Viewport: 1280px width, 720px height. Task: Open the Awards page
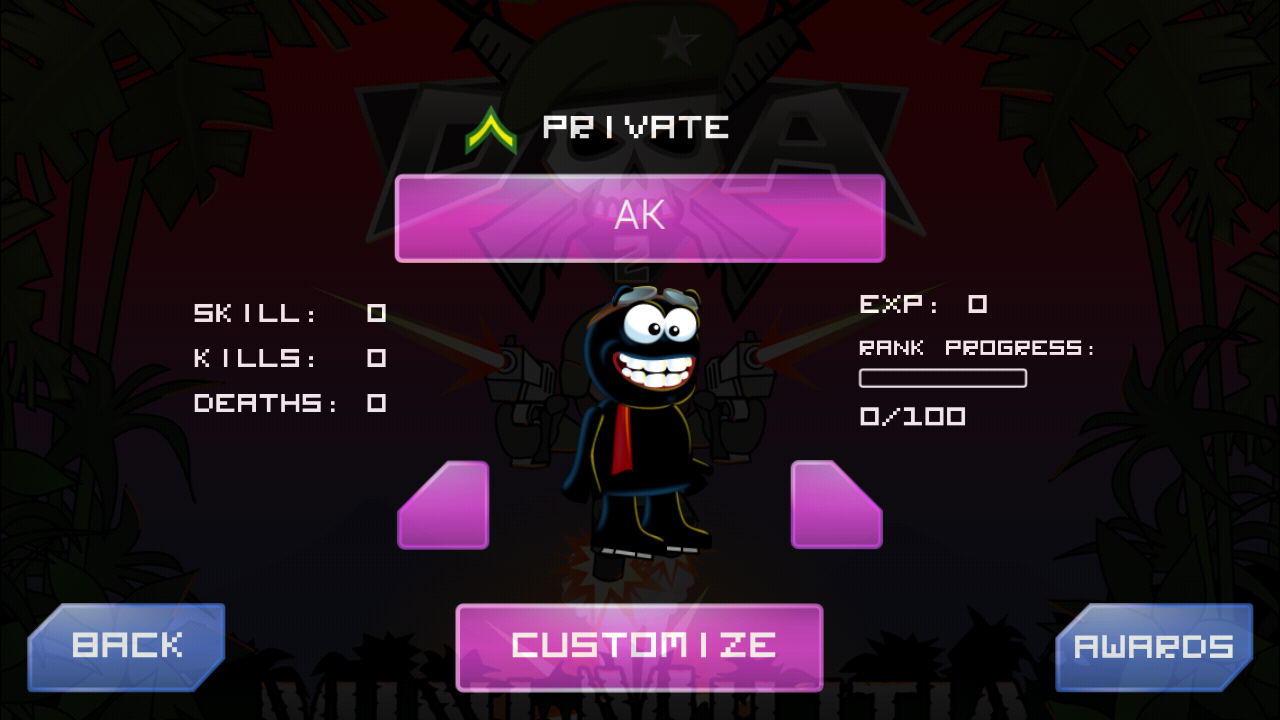pyautogui.click(x=1154, y=646)
